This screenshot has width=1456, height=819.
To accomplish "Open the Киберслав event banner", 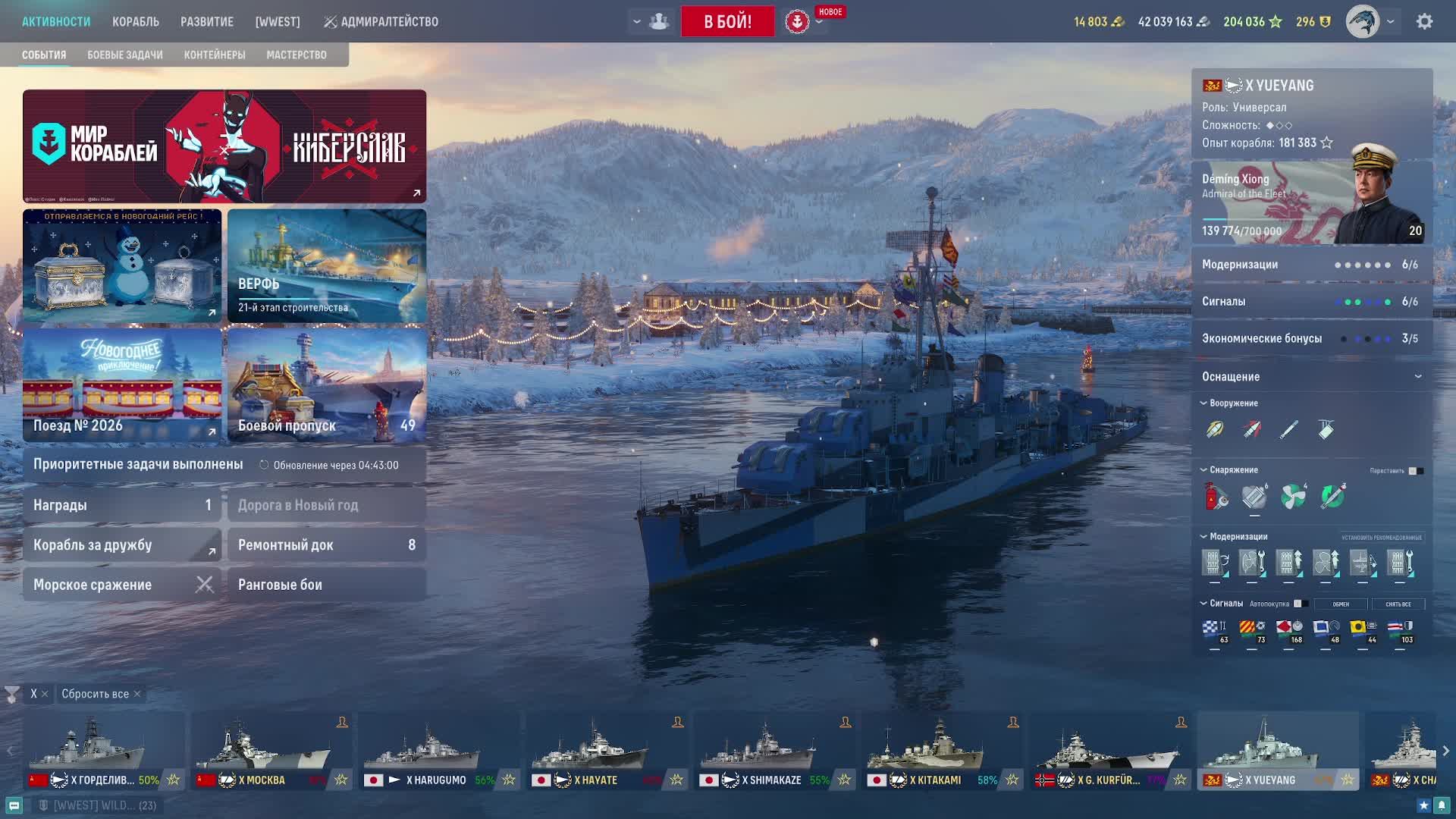I will point(224,146).
